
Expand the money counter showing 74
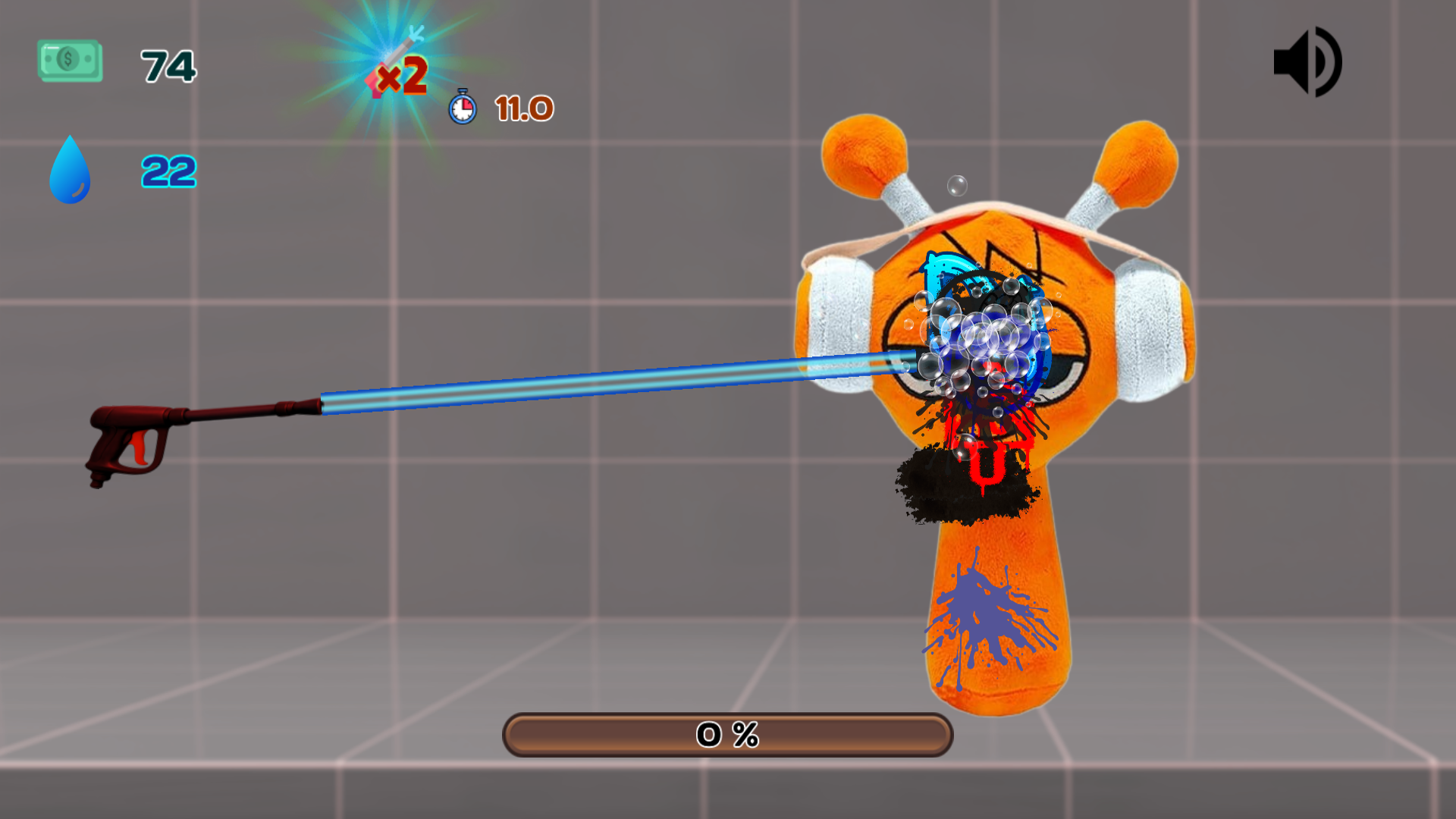(x=168, y=67)
